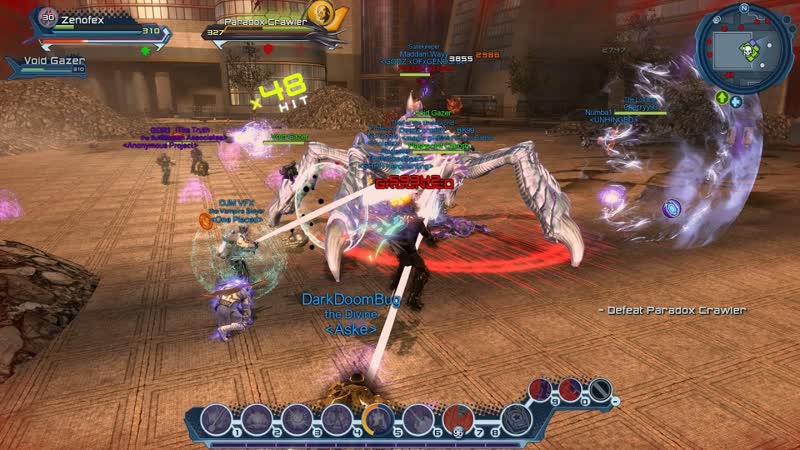This screenshot has width=800, height=450.
Task: Click the skull boss marker on minimap
Action: [745, 48]
